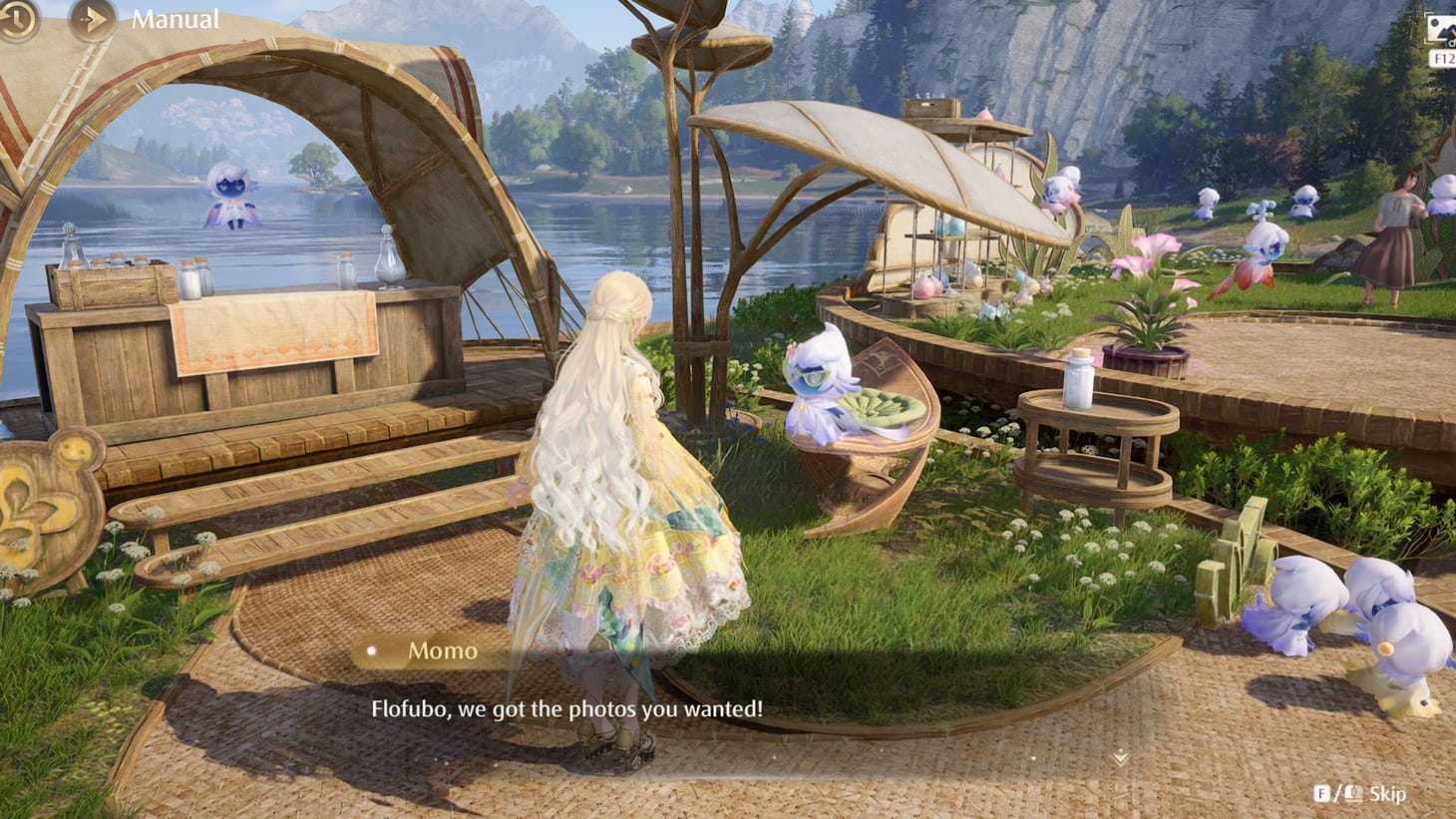The image size is (1456, 819).
Task: Click Momo's name label on the dialogue box
Action: [443, 651]
